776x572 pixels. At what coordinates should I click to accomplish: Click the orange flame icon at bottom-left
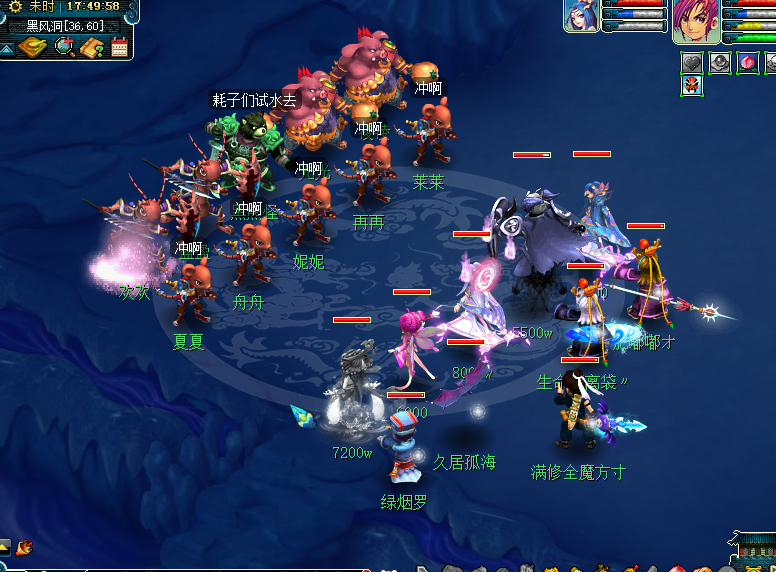(24, 547)
